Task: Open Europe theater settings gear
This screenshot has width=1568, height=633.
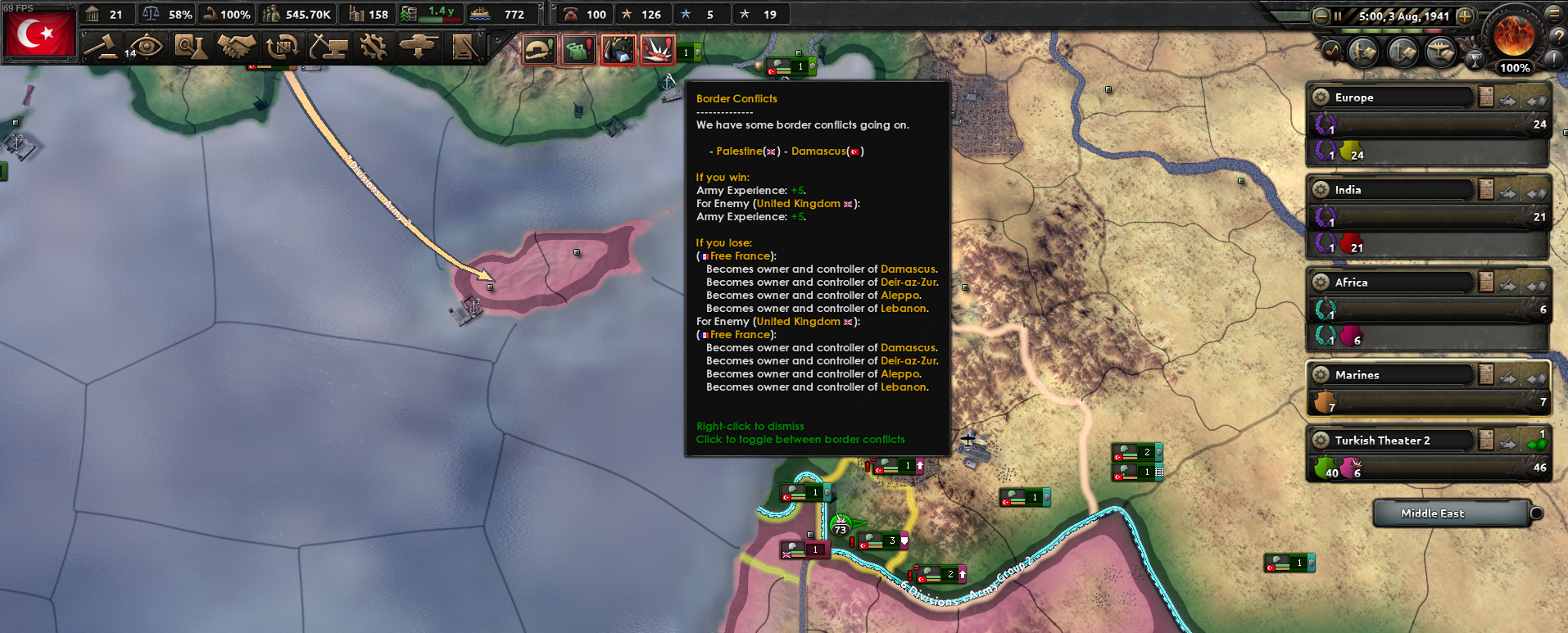Action: [x=1320, y=97]
